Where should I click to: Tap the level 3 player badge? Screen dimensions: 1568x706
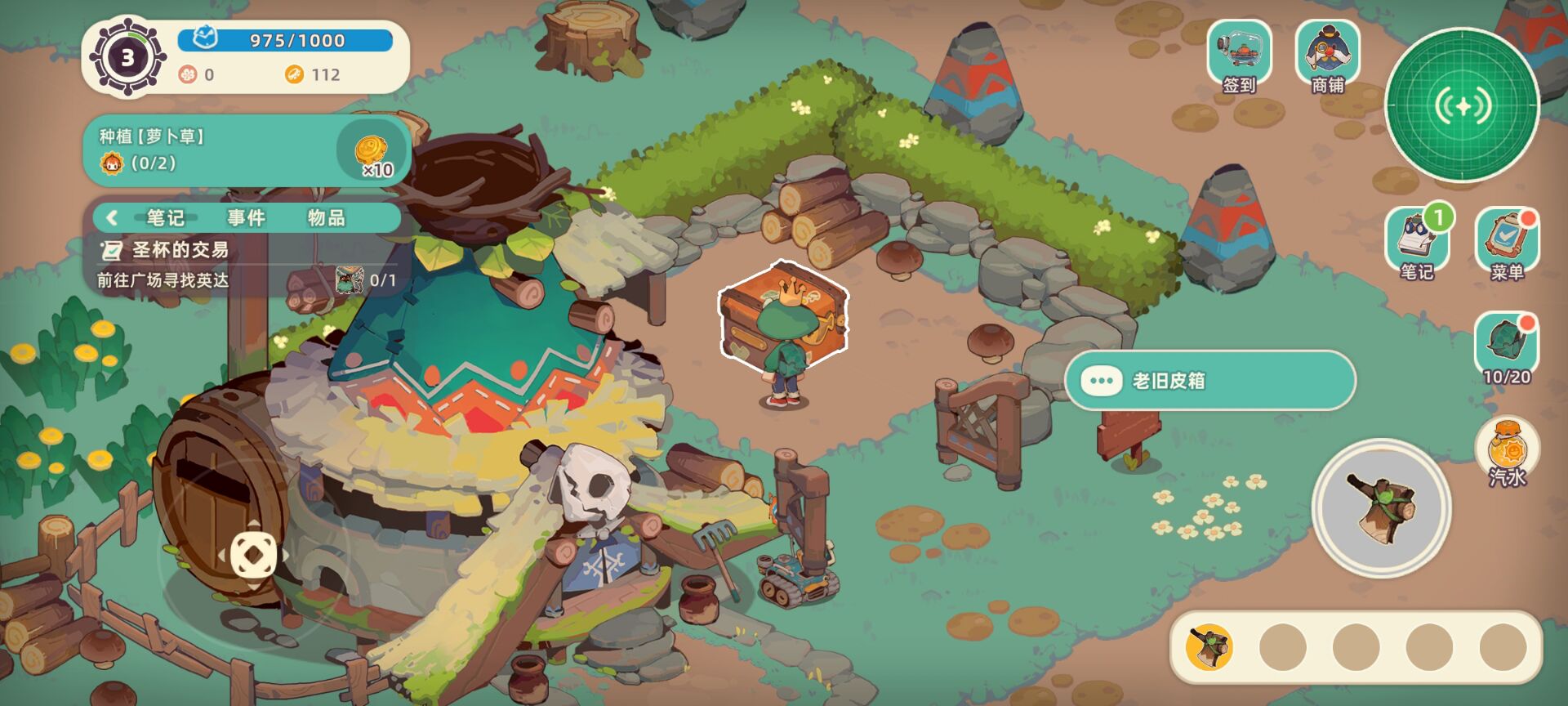coord(127,58)
